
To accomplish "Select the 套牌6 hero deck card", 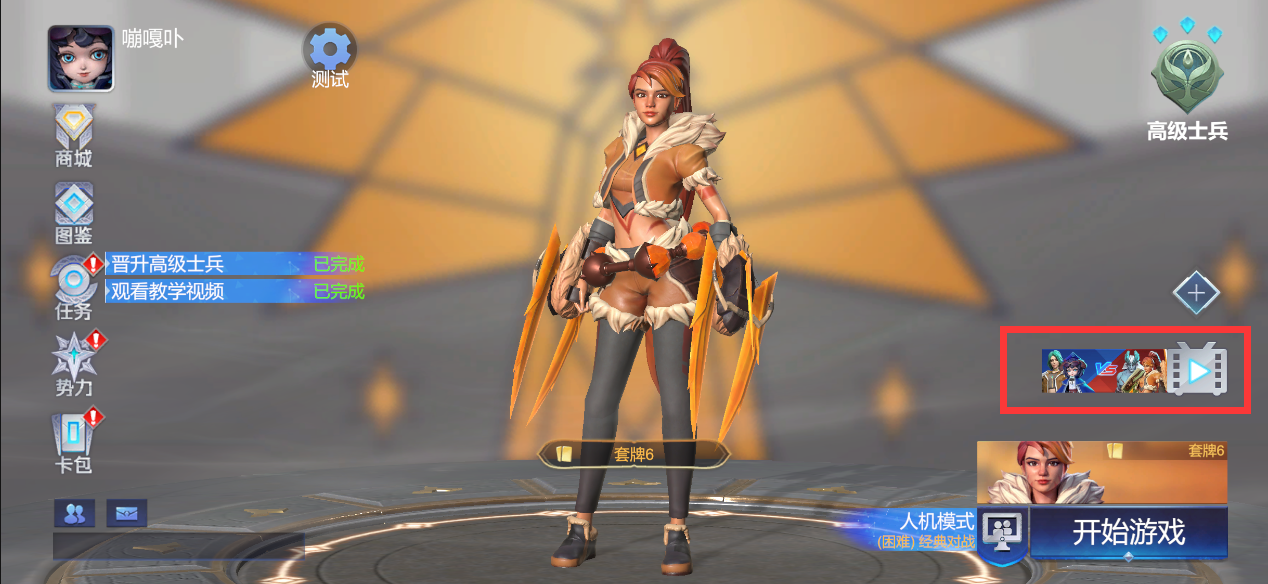I will pyautogui.click(x=1101, y=472).
